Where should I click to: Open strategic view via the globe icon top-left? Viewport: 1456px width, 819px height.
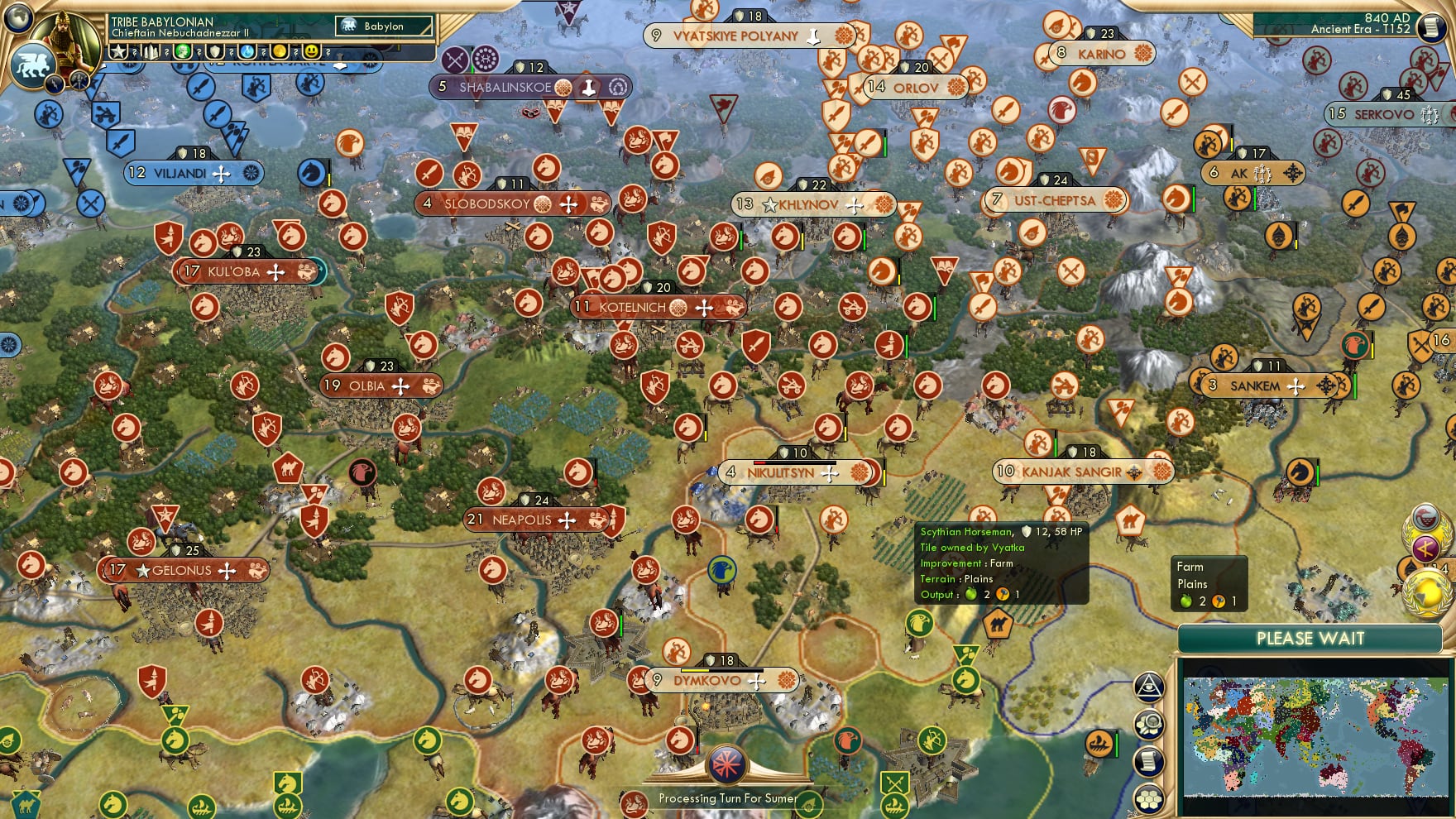(18, 17)
